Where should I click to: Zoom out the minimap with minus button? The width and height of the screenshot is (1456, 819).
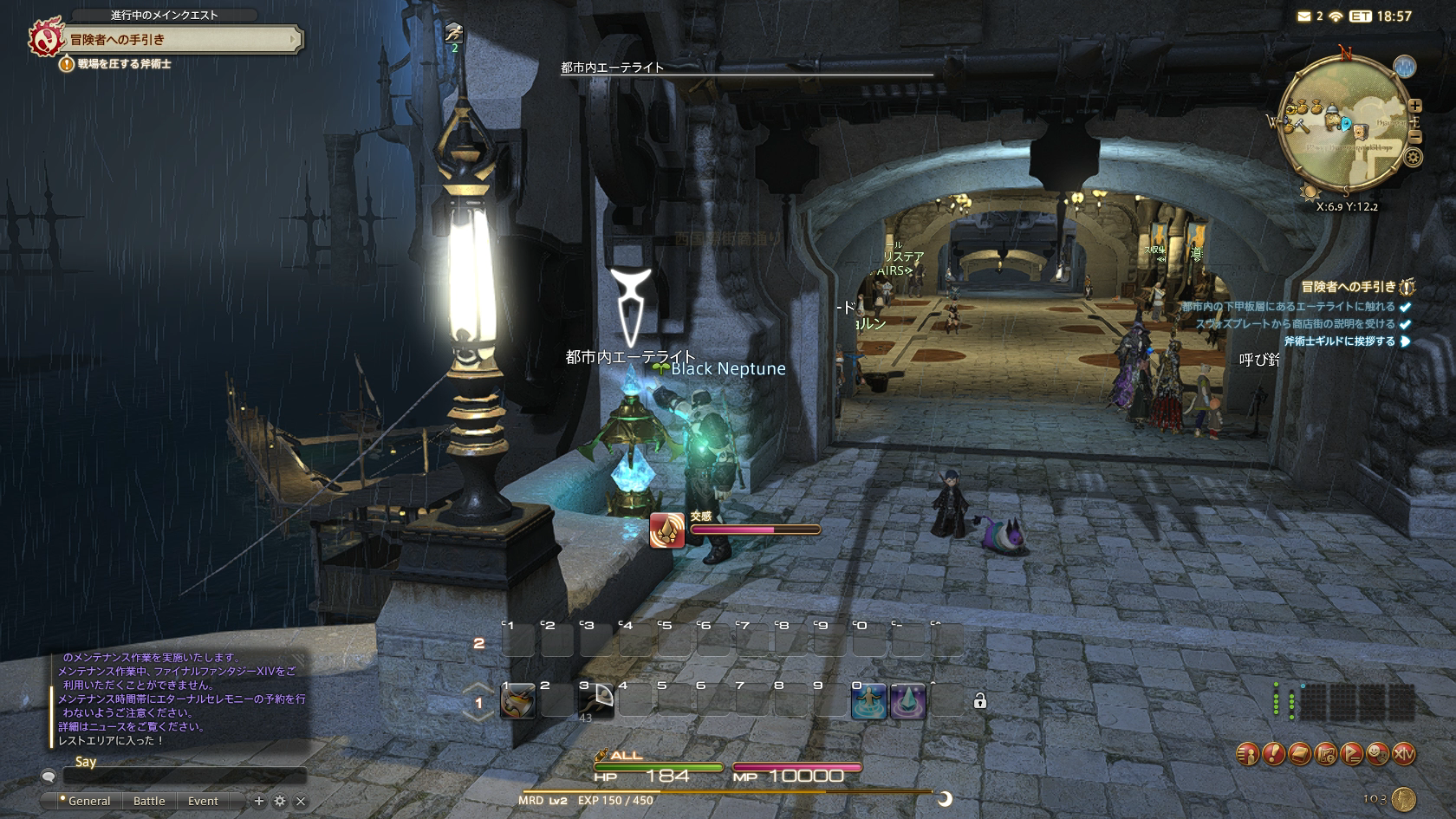[x=1414, y=136]
